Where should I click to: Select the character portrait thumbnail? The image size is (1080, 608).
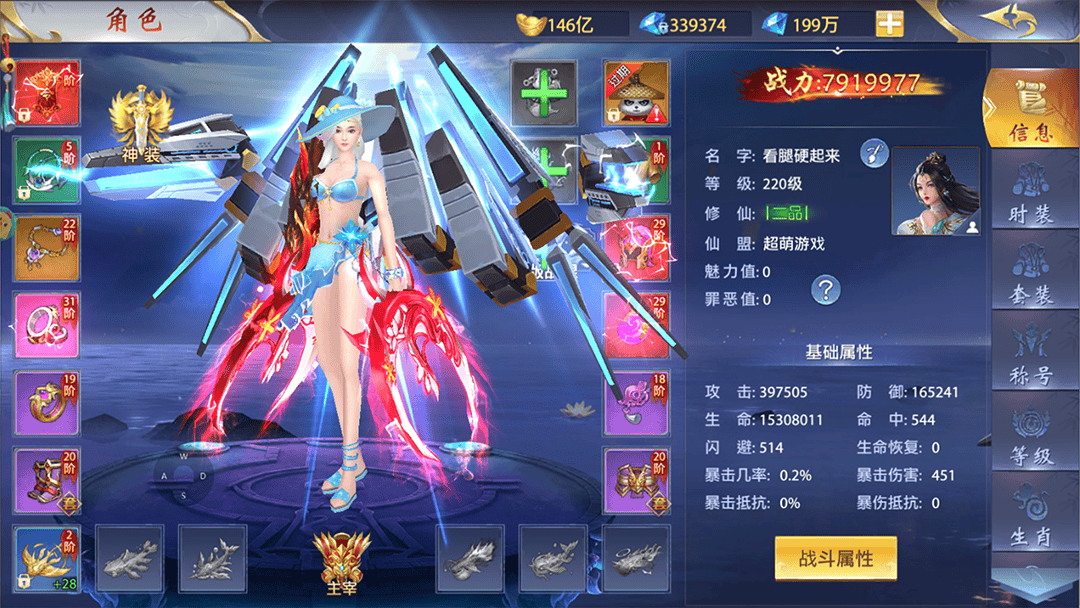point(934,191)
